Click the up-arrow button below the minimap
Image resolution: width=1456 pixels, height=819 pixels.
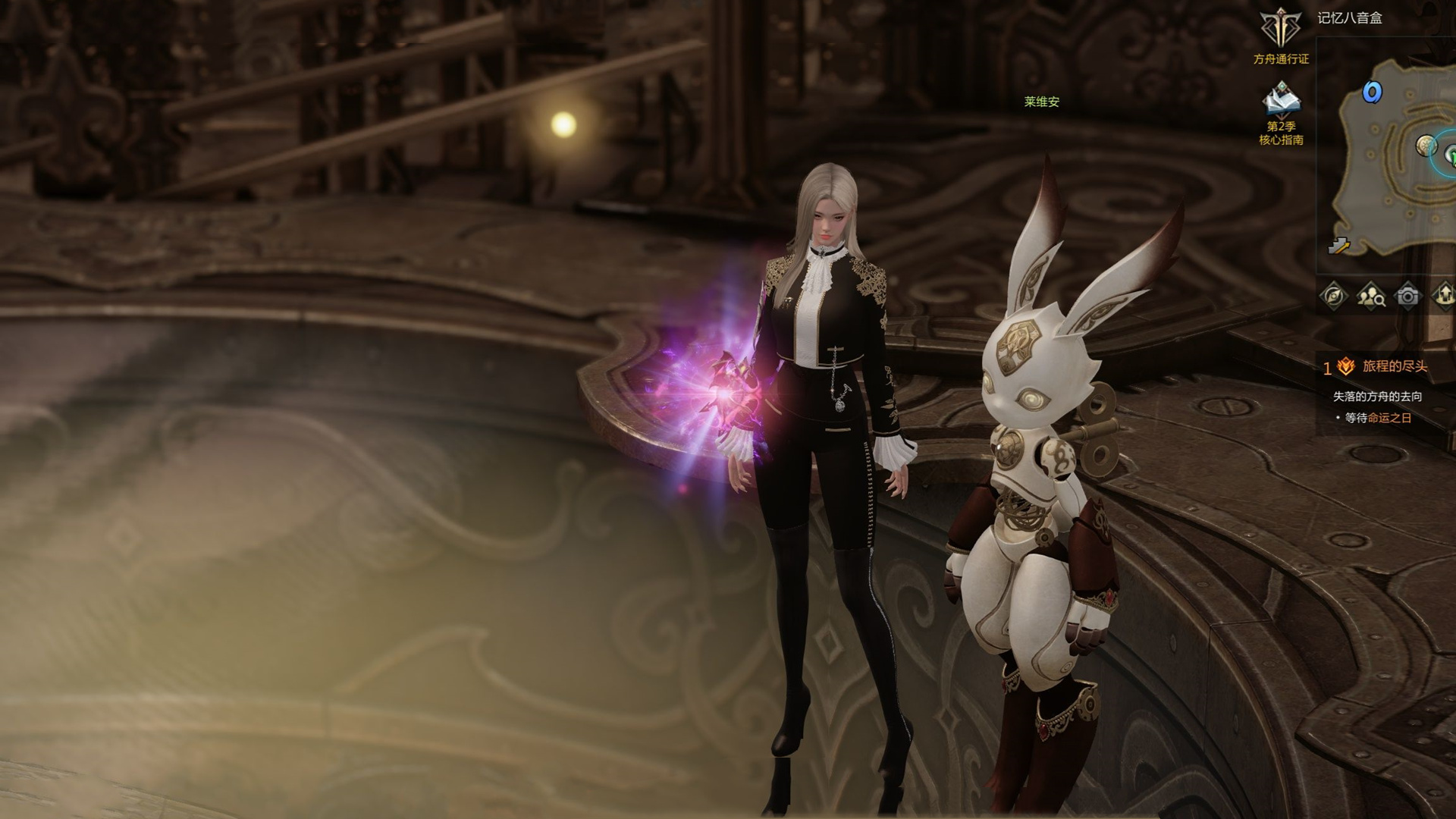click(1444, 296)
